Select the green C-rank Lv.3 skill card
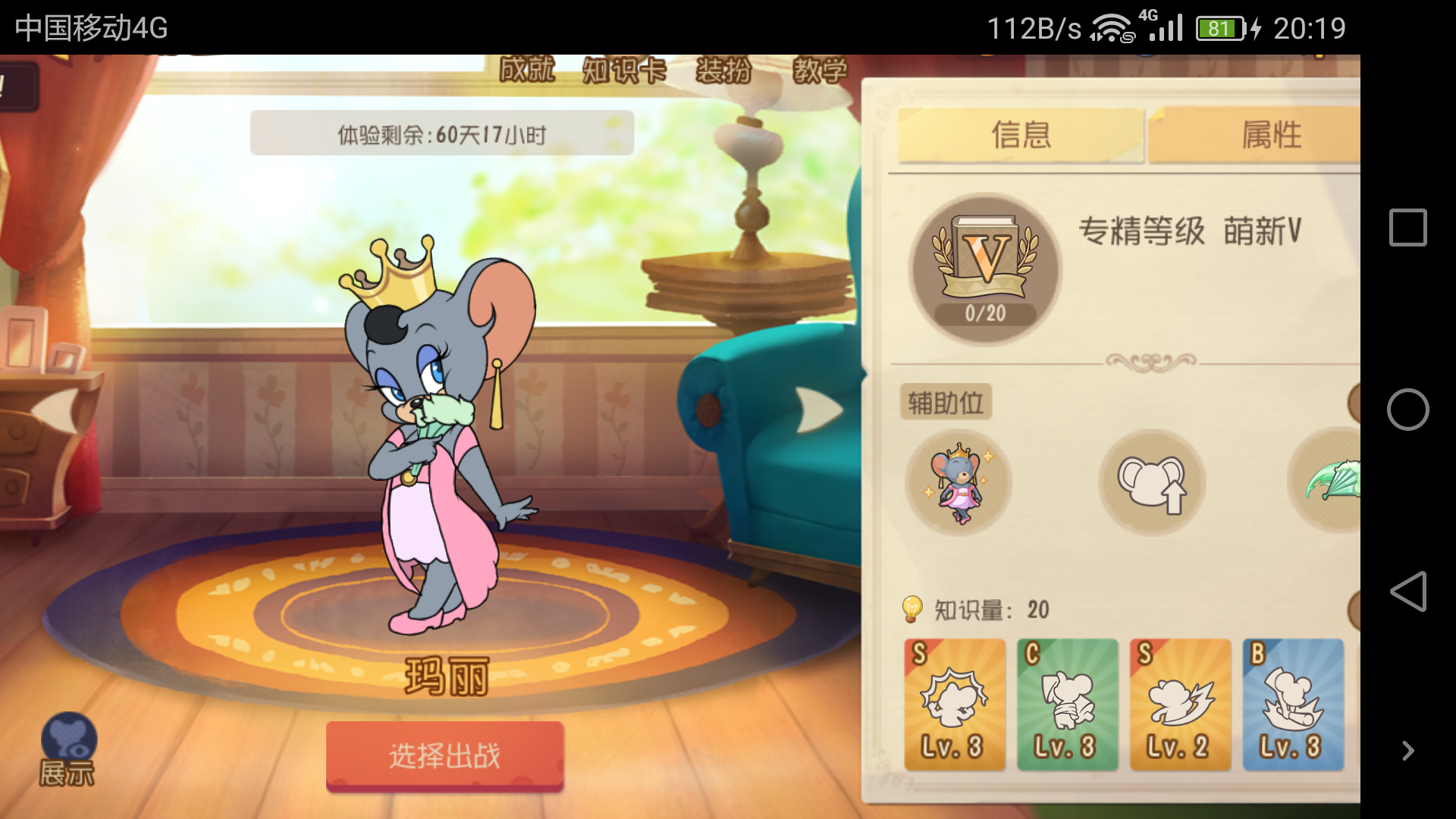This screenshot has width=1456, height=819. [x=1068, y=704]
